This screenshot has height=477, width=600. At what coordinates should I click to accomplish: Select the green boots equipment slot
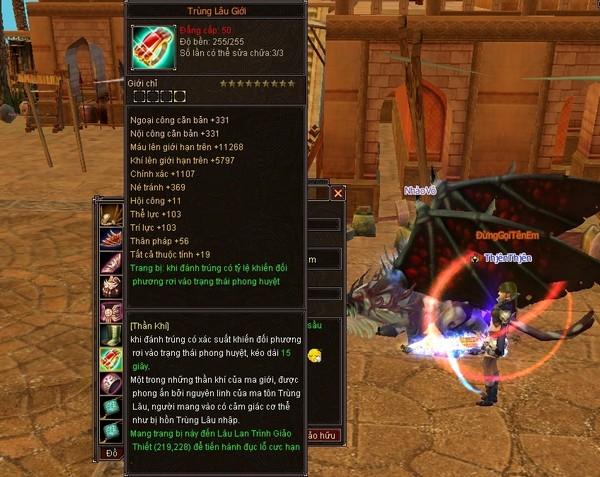[111, 334]
